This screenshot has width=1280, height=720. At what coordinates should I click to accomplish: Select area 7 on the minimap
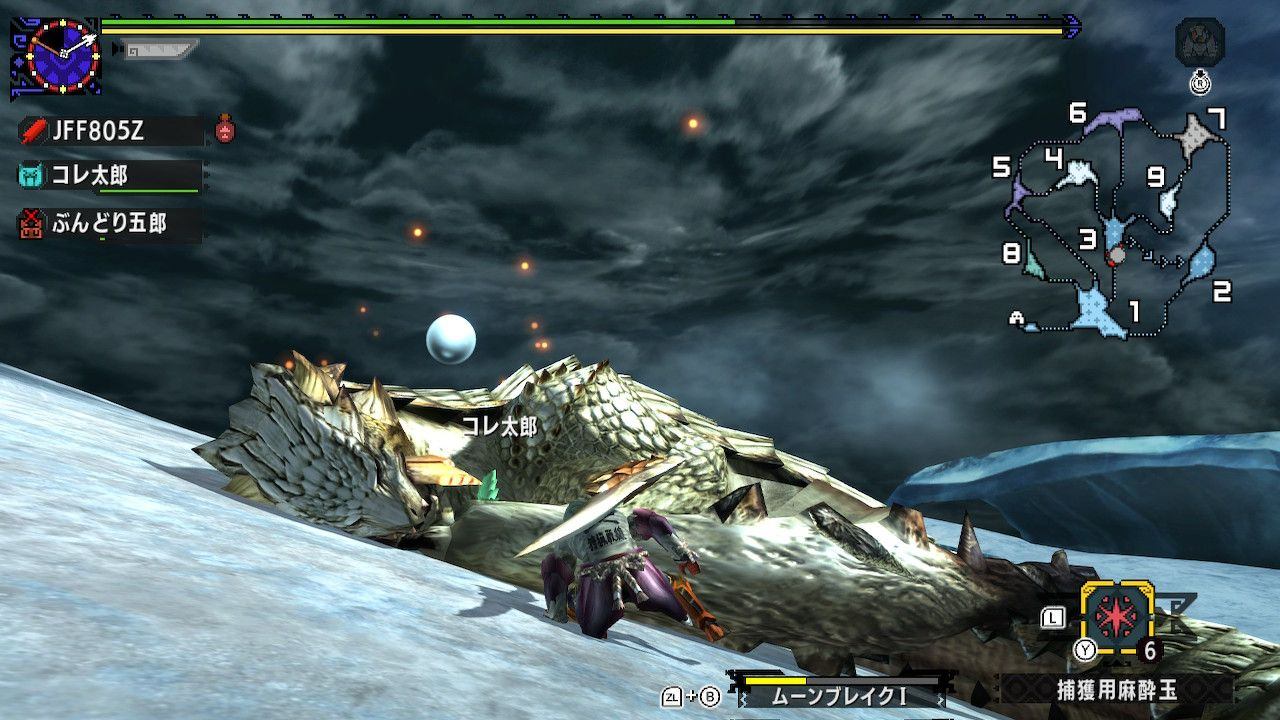coord(1194,135)
